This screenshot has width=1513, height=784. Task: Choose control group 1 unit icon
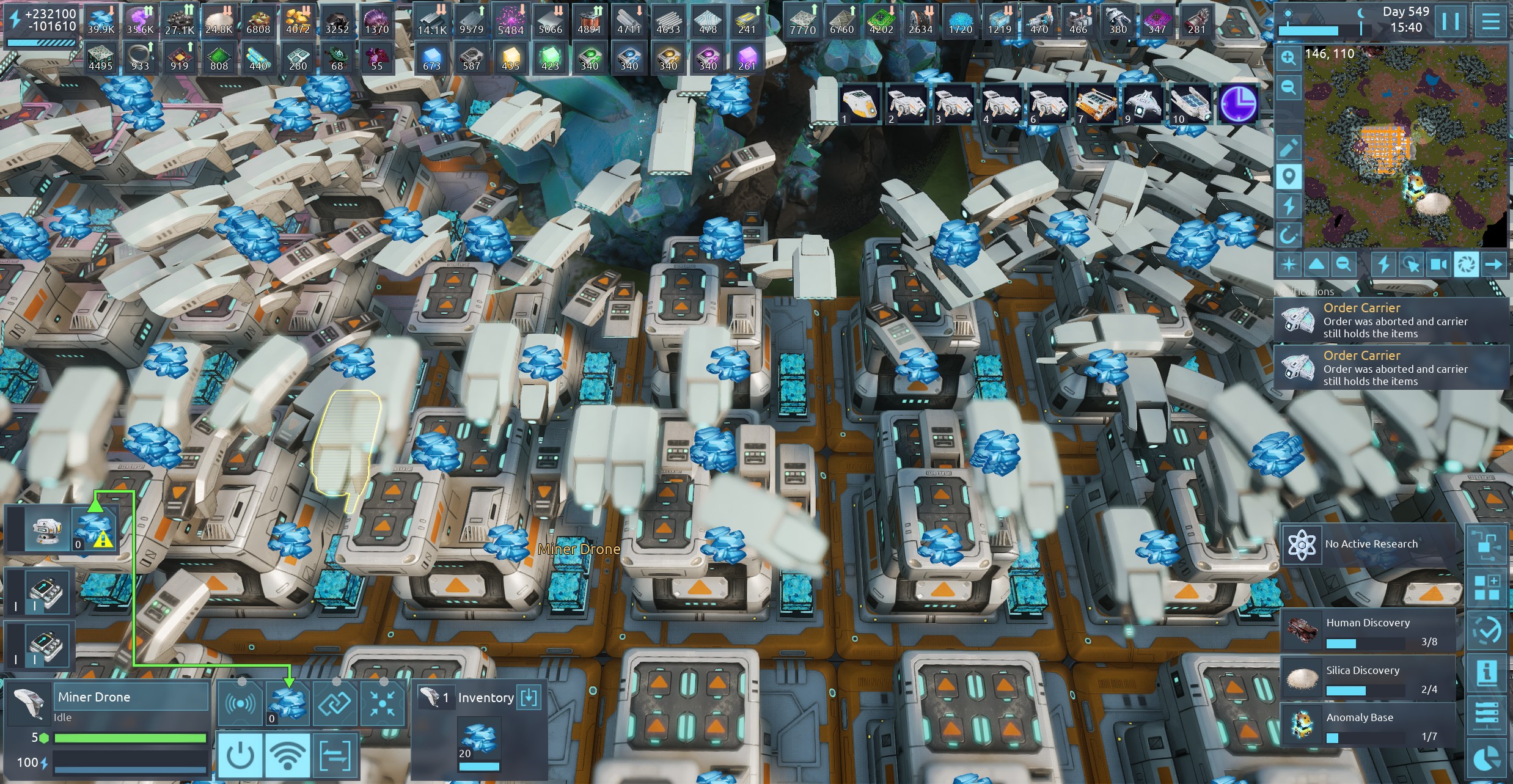point(860,104)
